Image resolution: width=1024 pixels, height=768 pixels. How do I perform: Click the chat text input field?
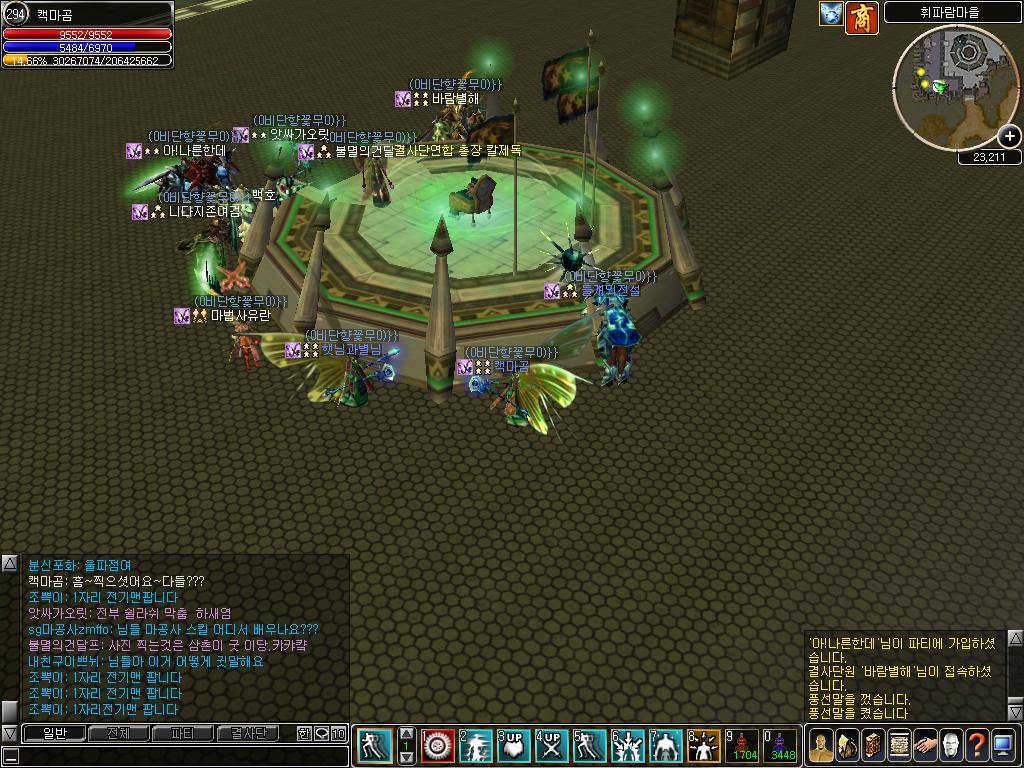click(180, 756)
